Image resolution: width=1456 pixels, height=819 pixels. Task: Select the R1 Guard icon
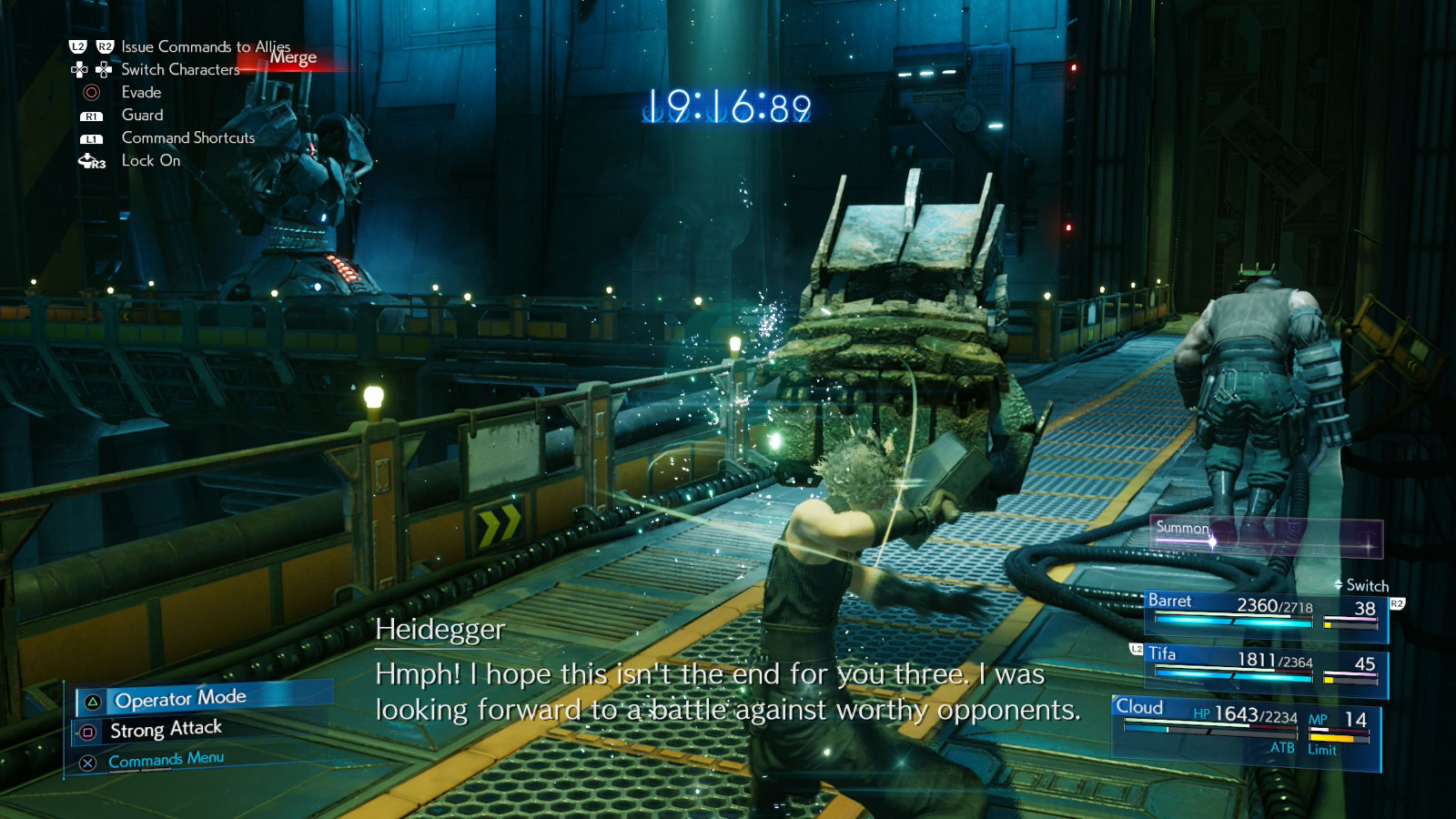[x=90, y=115]
